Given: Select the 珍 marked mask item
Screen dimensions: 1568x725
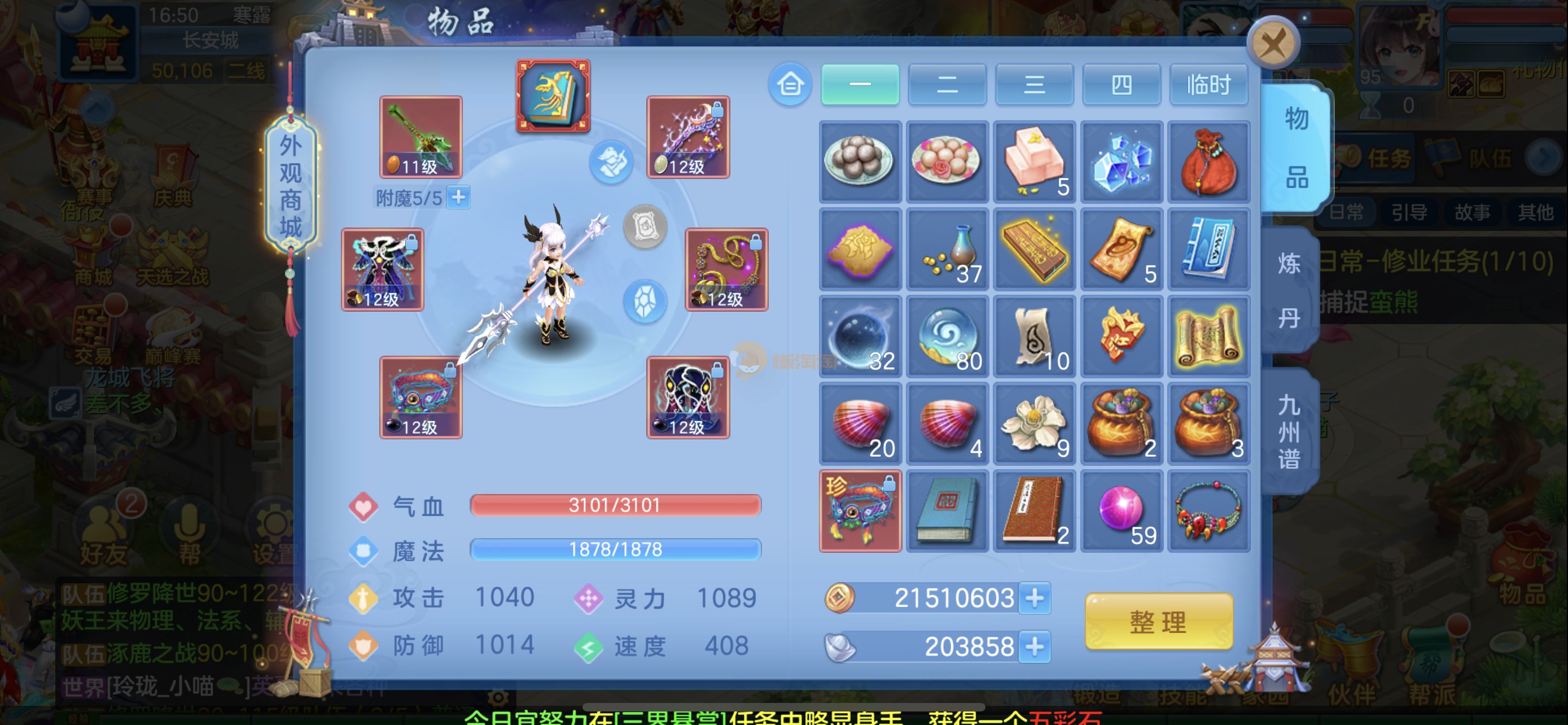Looking at the screenshot, I should (x=860, y=511).
